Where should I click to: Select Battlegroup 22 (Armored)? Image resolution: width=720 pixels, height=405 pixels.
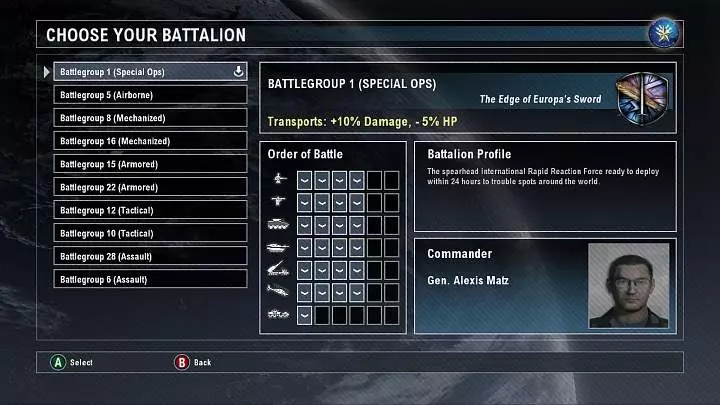[150, 187]
